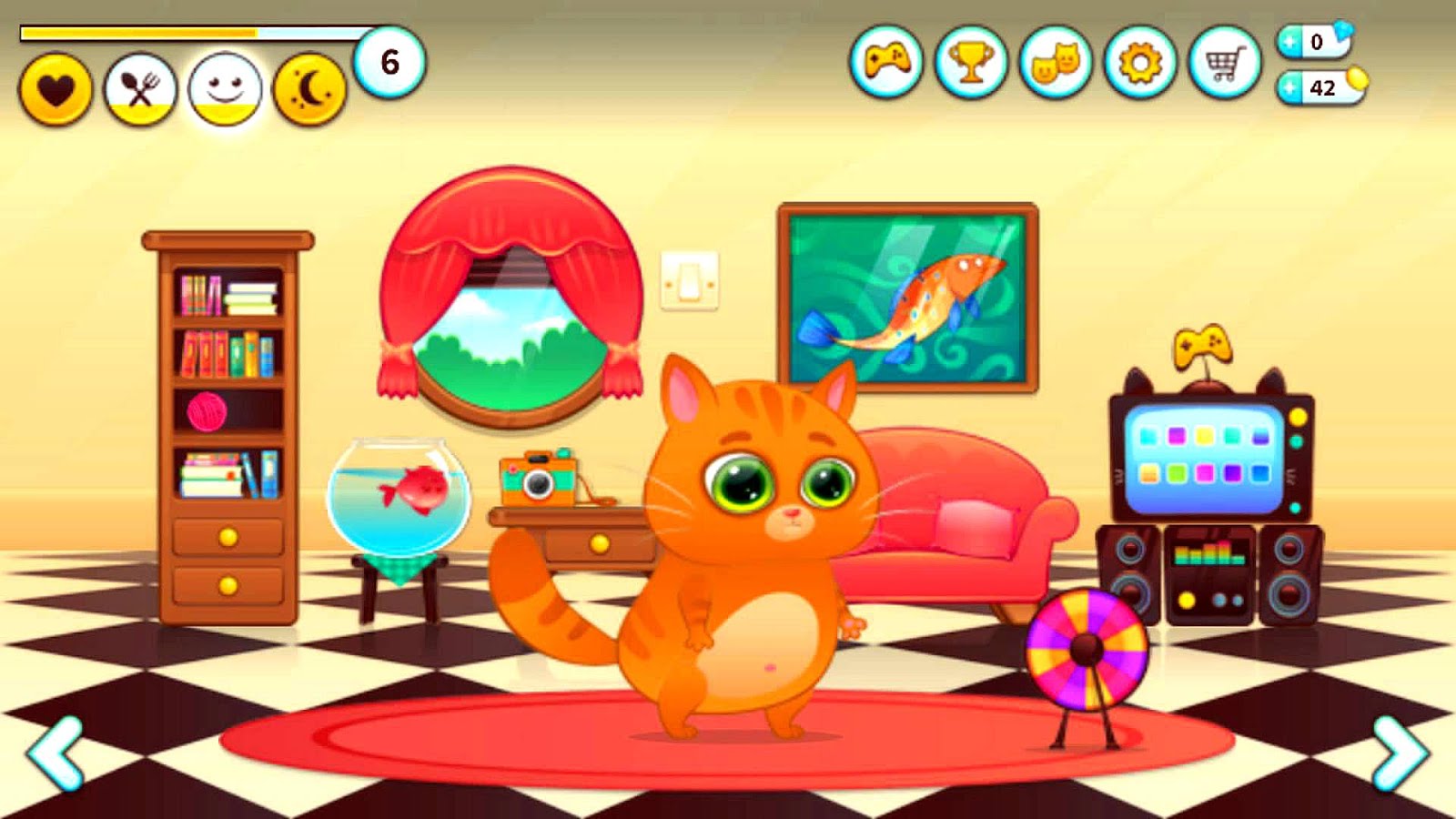The height and width of the screenshot is (819, 1456).
Task: Open the mini-games gamepad menu
Action: click(889, 62)
